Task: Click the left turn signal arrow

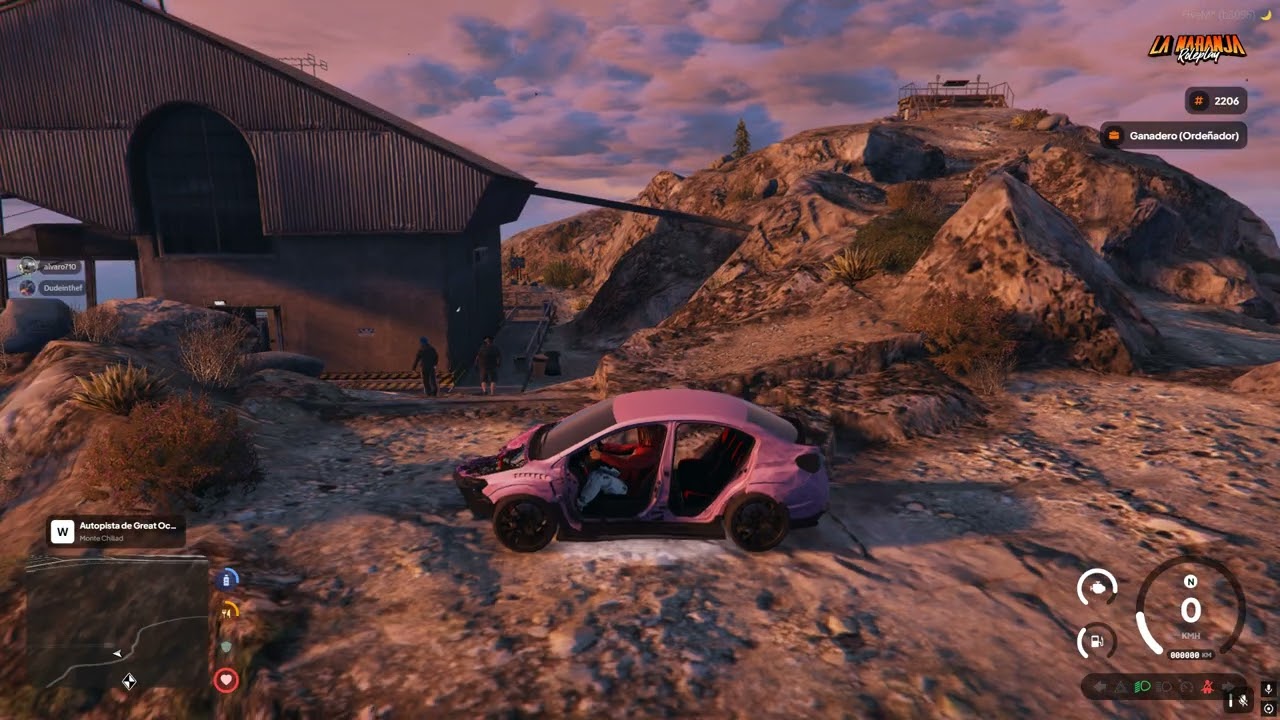Action: click(x=1099, y=687)
